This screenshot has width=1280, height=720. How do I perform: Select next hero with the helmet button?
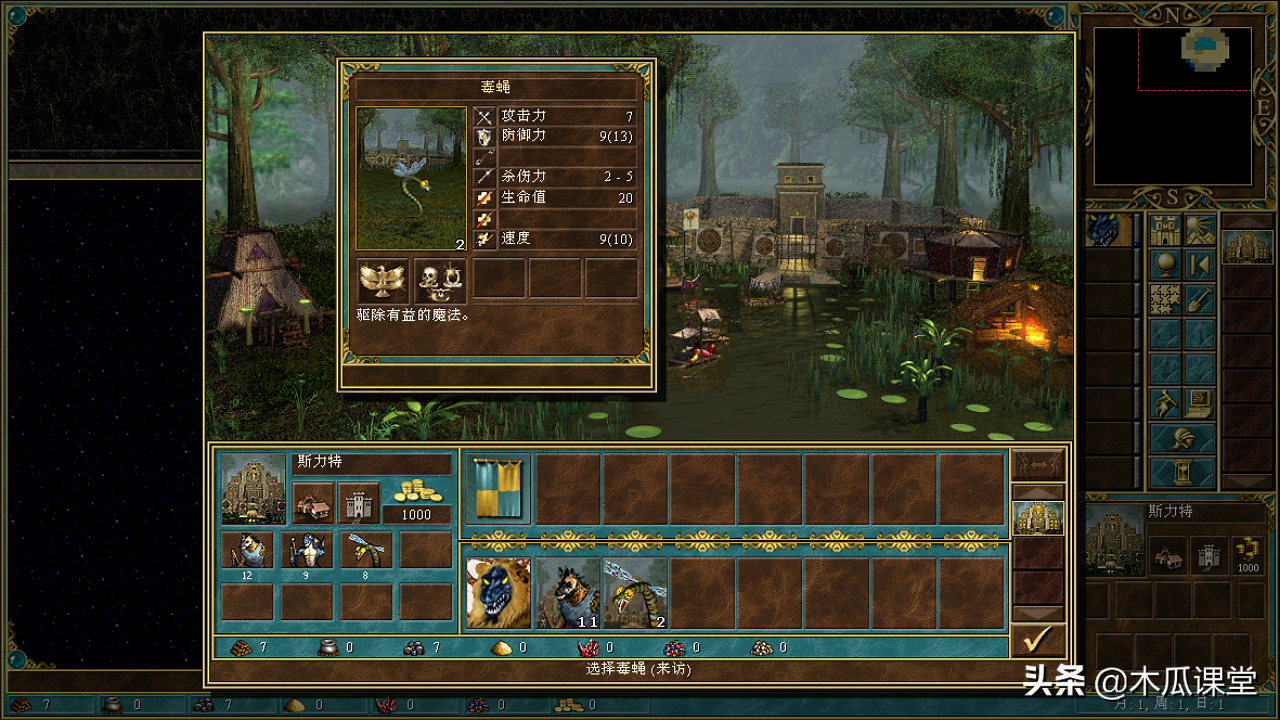click(x=1182, y=438)
